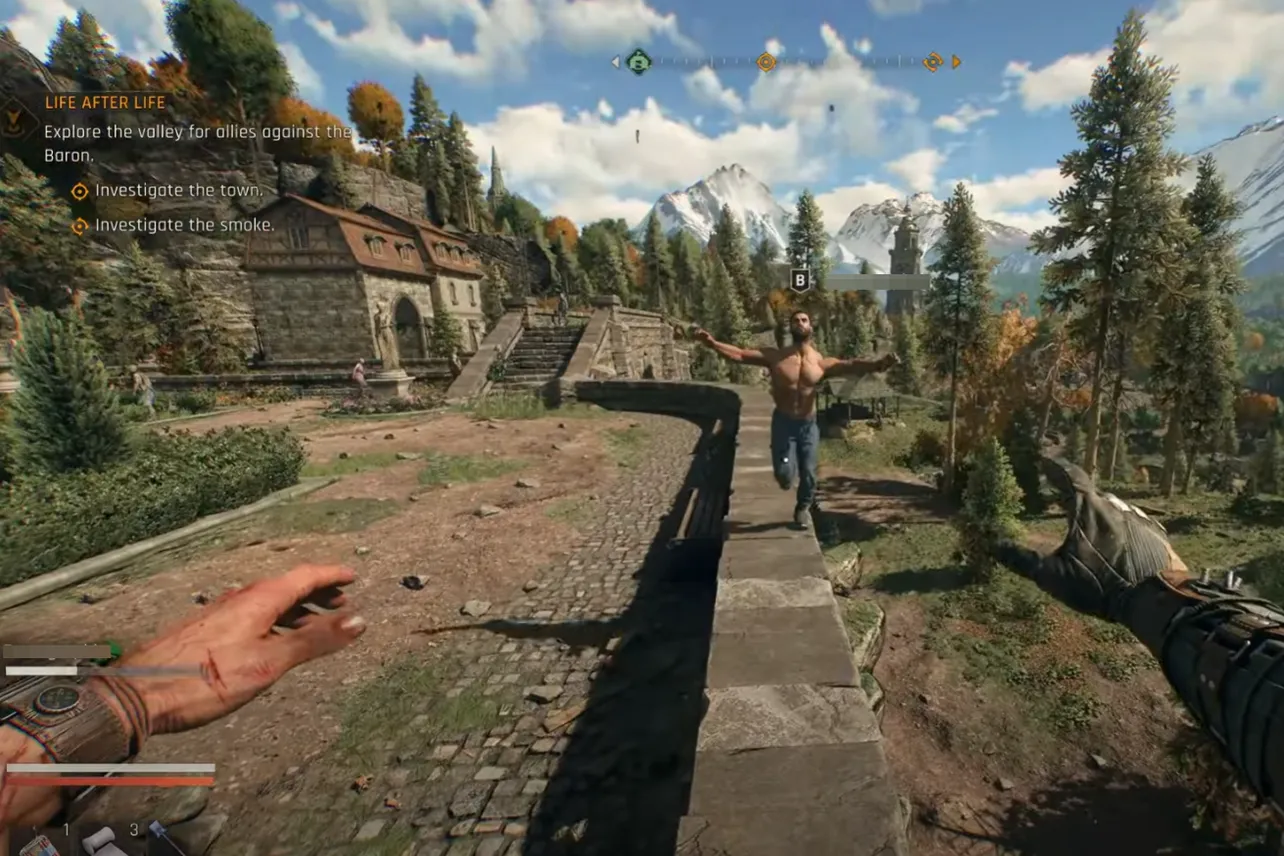Click the bandage item icon in slot 1
The width and height of the screenshot is (1284, 856).
[100, 845]
